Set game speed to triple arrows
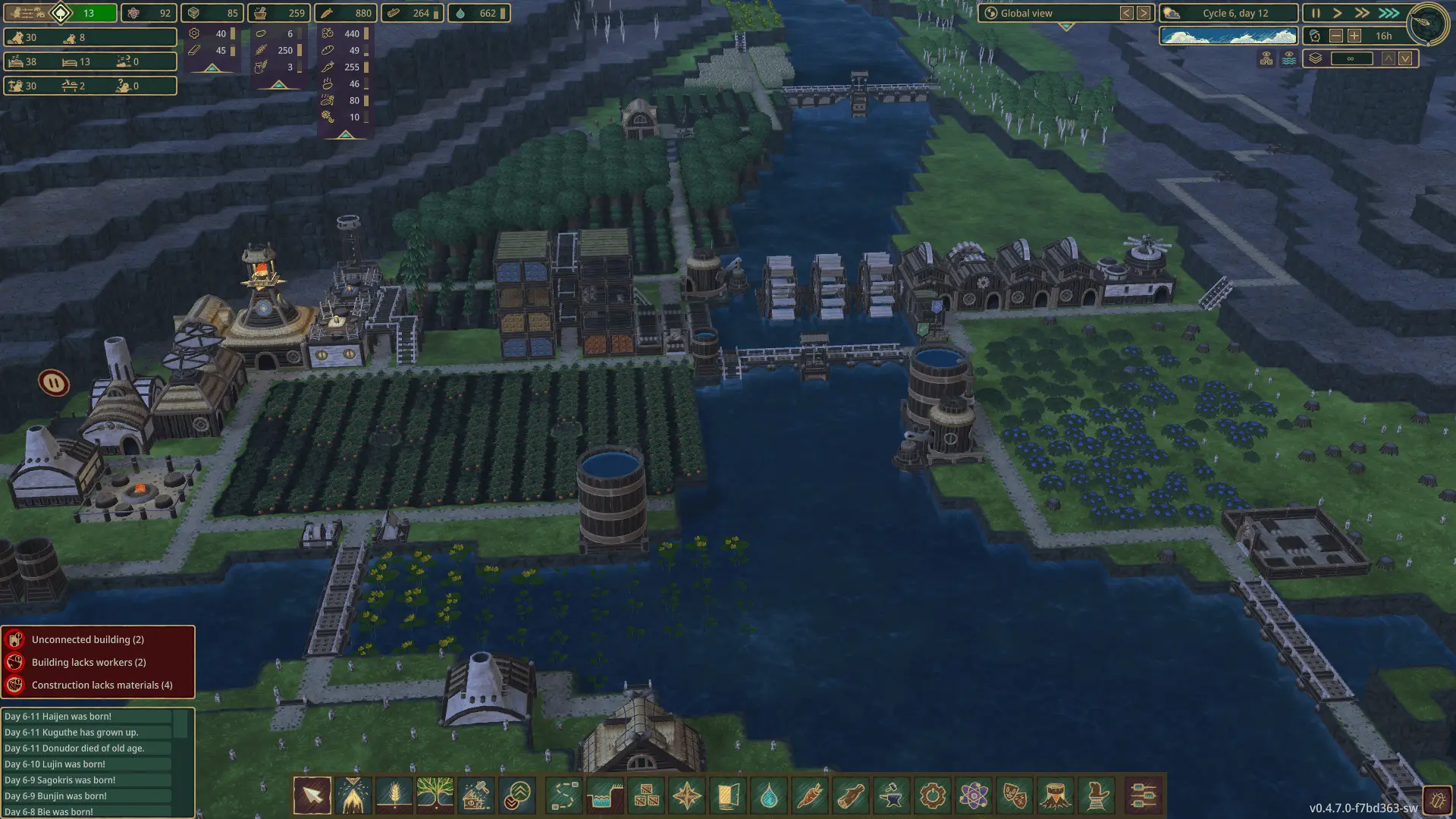Viewport: 1456px width, 819px height. (x=1389, y=13)
